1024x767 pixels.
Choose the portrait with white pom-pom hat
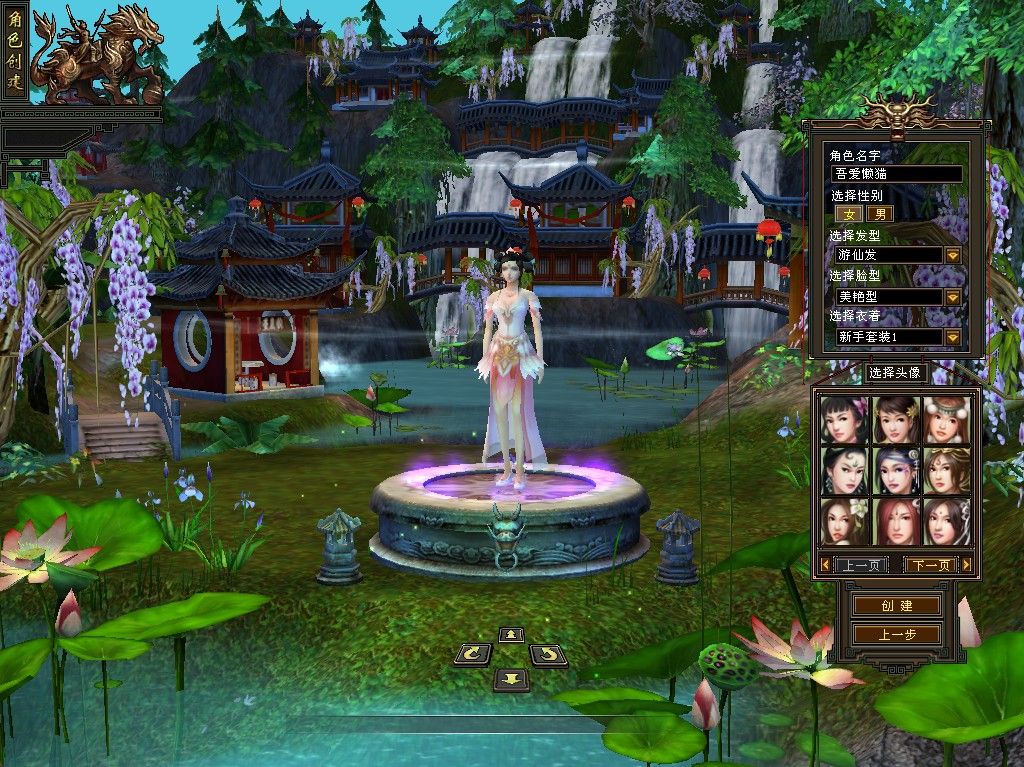946,420
